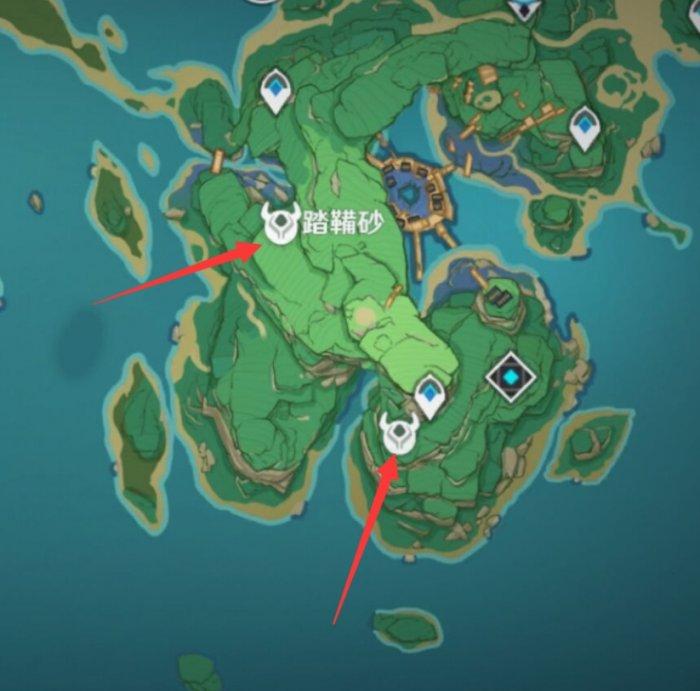Select the boss marker below the central waypoint
Viewport: 700px width, 691px height.
[x=398, y=435]
